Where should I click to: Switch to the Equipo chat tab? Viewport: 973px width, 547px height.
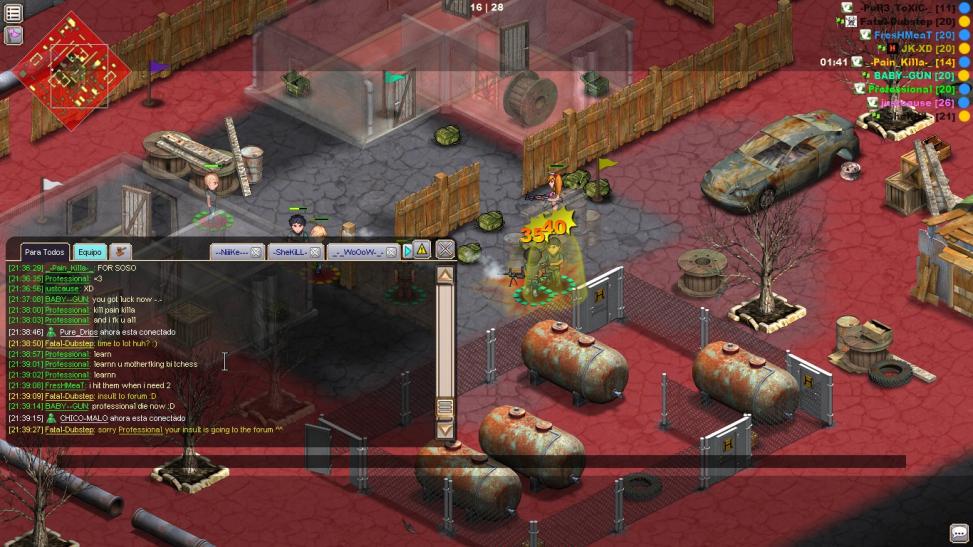[x=90, y=252]
